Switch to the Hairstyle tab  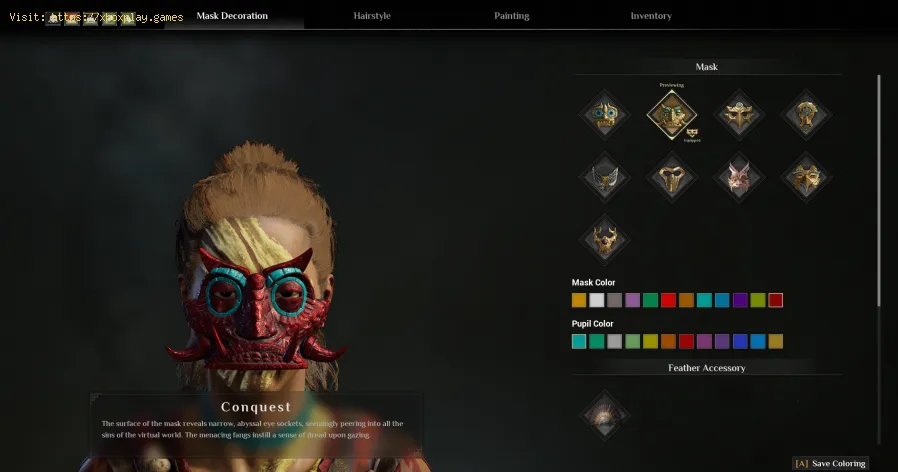[x=371, y=16]
